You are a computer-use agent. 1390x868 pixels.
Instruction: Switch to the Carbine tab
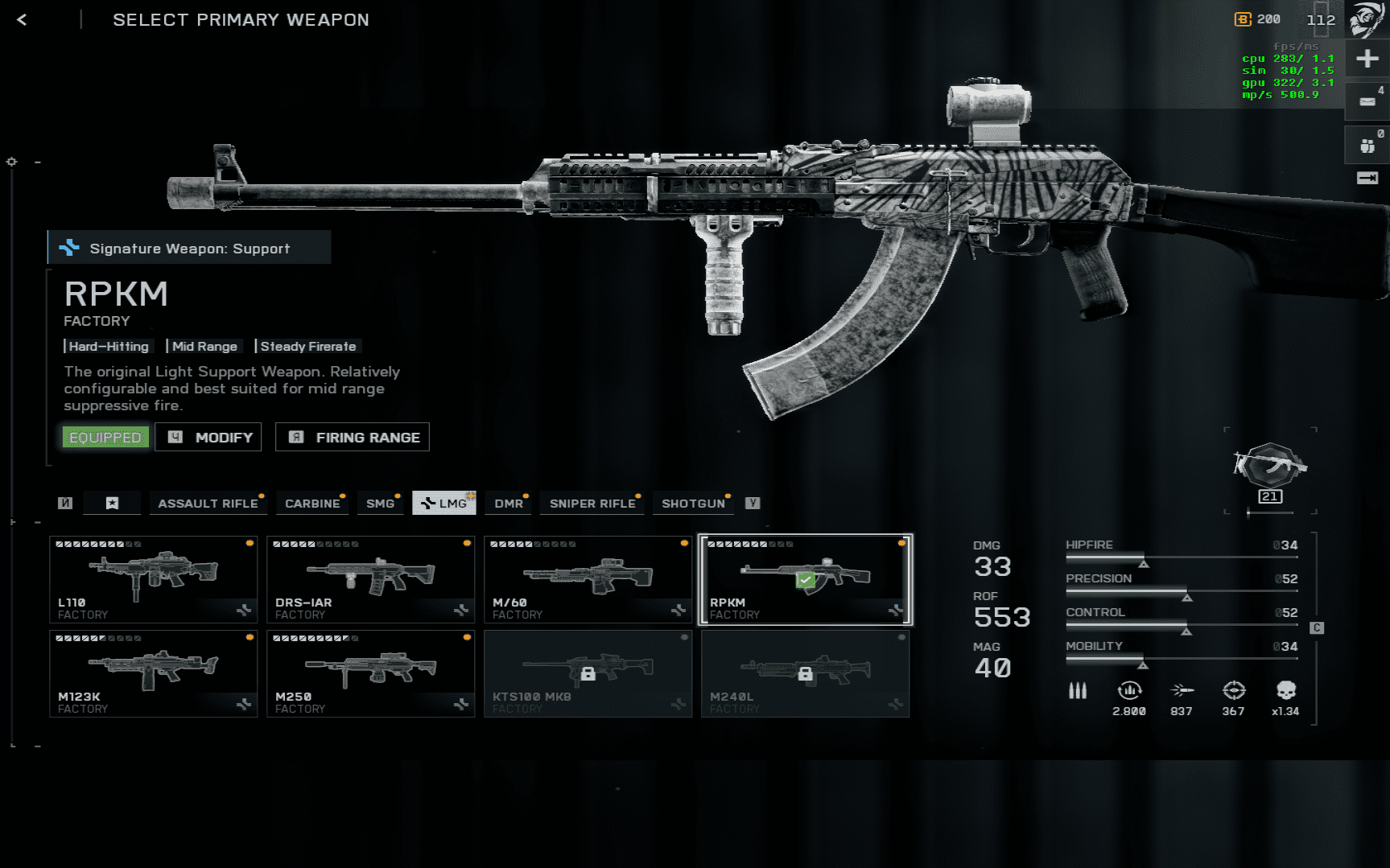click(x=312, y=504)
